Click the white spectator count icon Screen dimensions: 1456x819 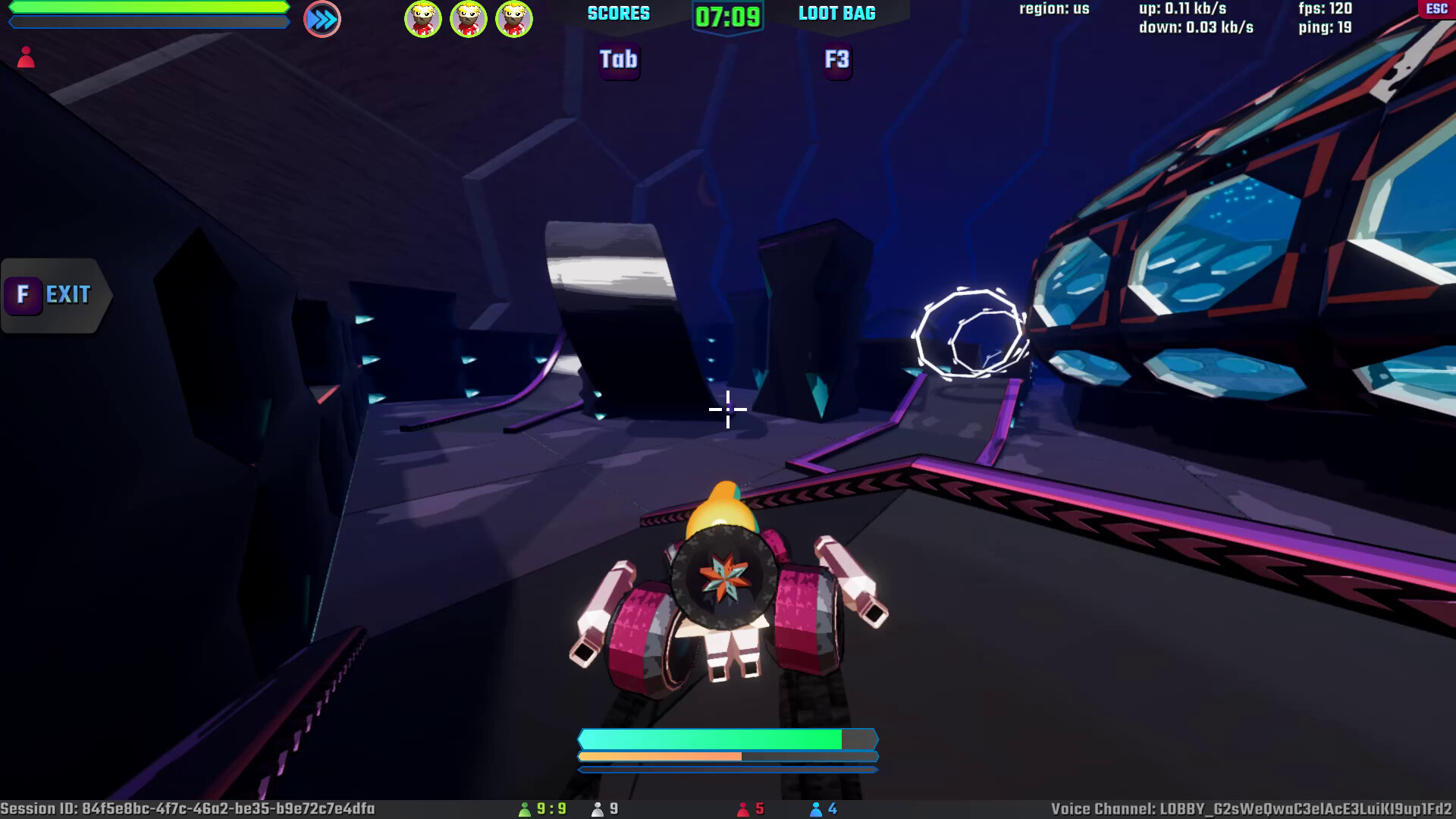[x=597, y=809]
